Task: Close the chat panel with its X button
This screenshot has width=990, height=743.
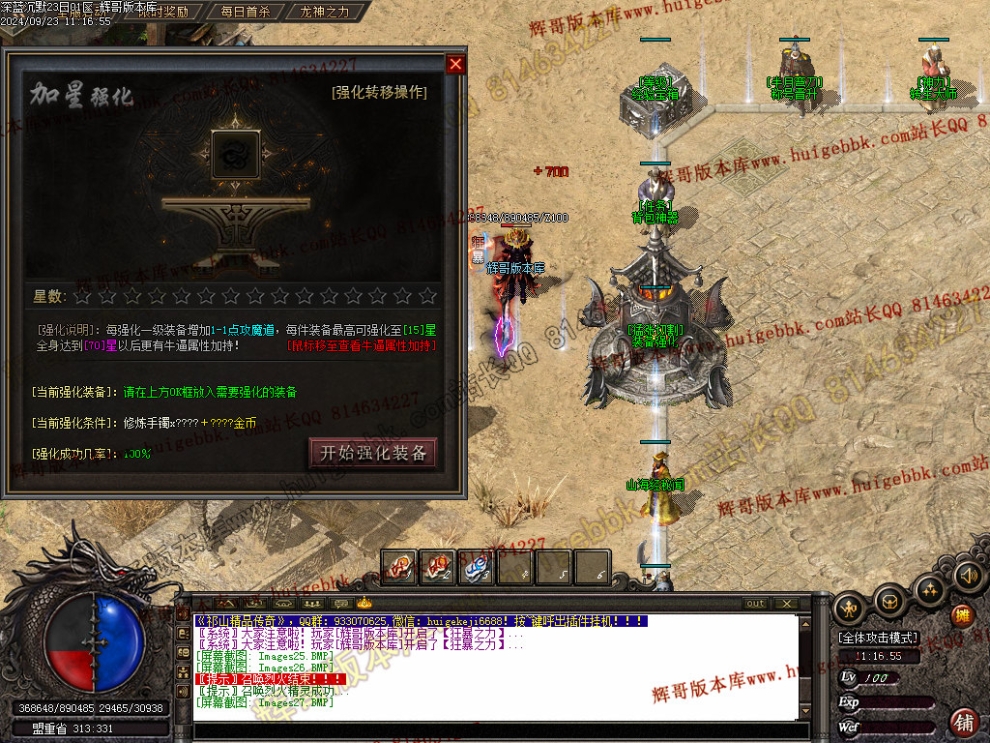Action: pos(787,603)
